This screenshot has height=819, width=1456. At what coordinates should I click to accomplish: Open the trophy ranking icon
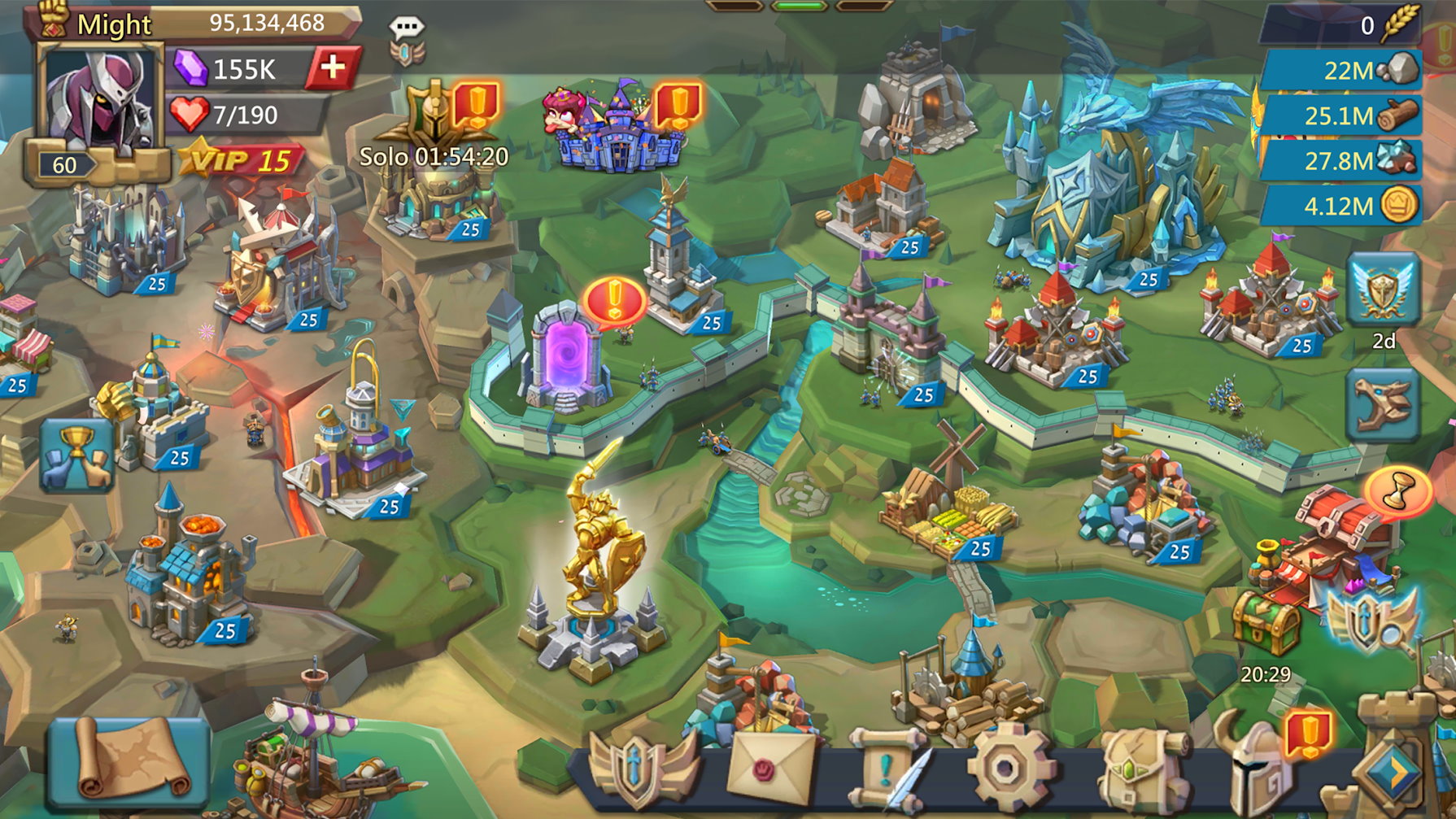pyautogui.click(x=76, y=454)
